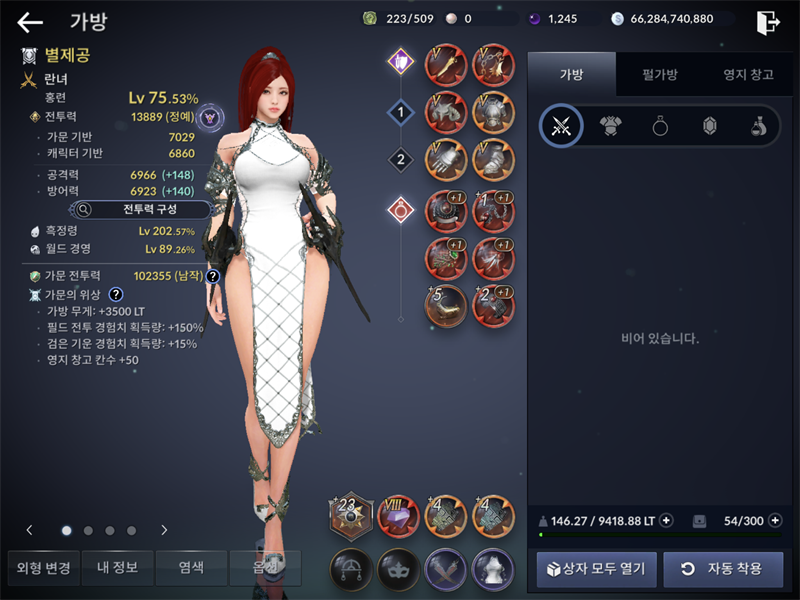Select the crossed swords weapon filter
800x600 pixels.
561,126
